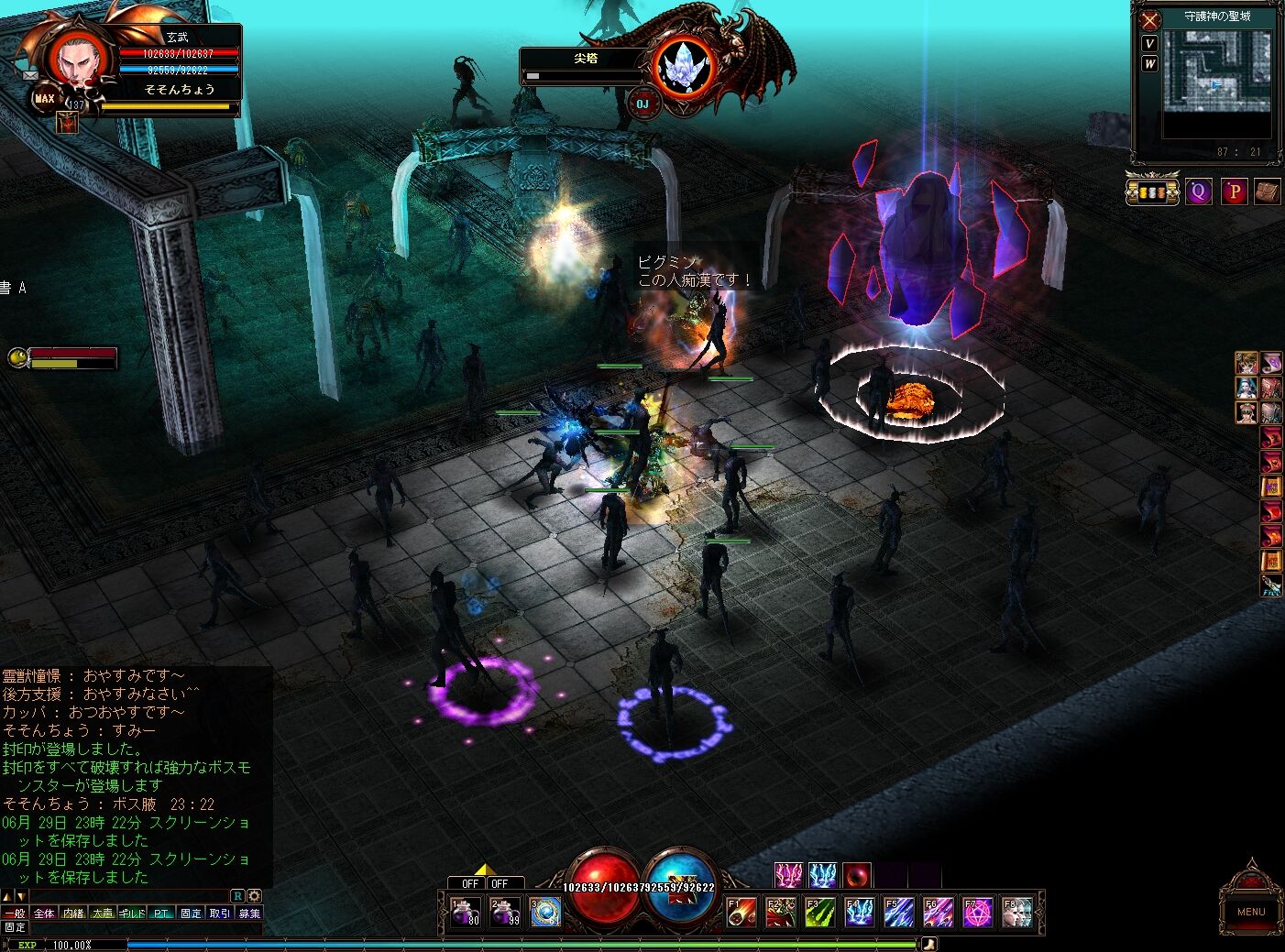Activate the F7 pentagram skill
Viewport: 1285px width, 952px height.
click(978, 913)
